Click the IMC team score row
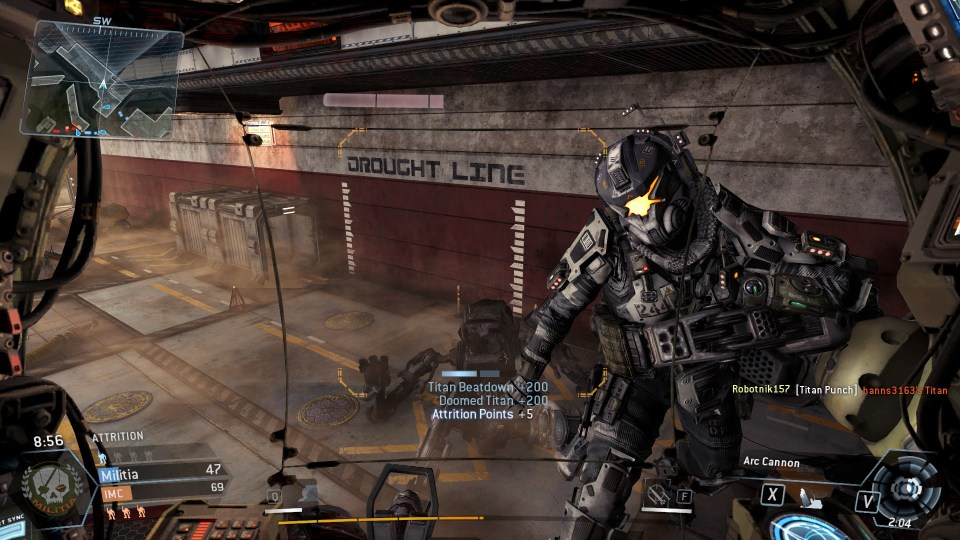Screen dimensions: 960x540 (160, 487)
